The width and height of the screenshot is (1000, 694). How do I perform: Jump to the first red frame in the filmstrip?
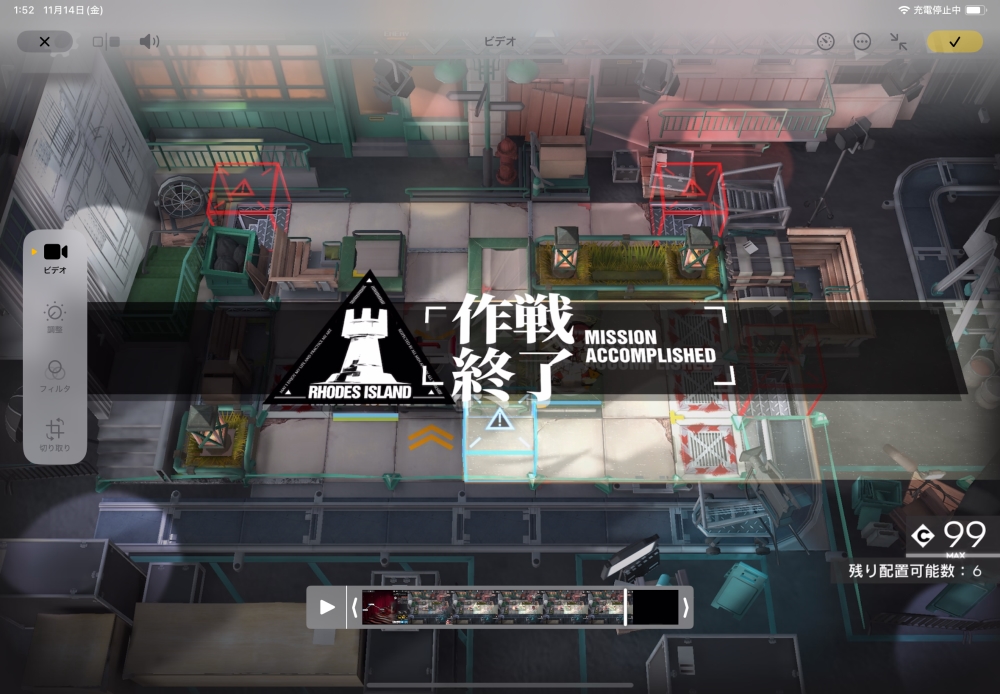(x=378, y=607)
